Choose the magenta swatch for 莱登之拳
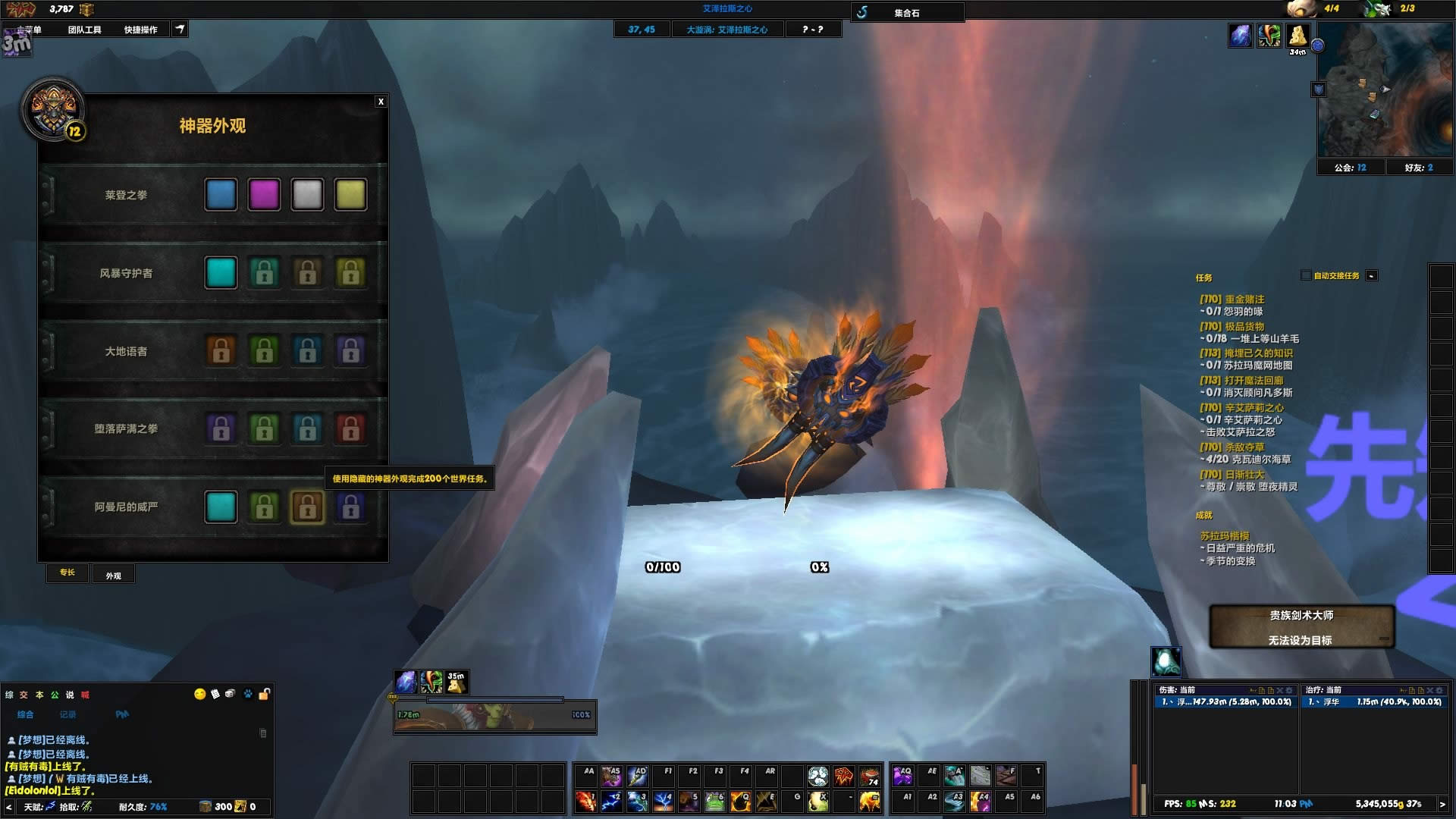Image resolution: width=1456 pixels, height=819 pixels. pos(264,195)
